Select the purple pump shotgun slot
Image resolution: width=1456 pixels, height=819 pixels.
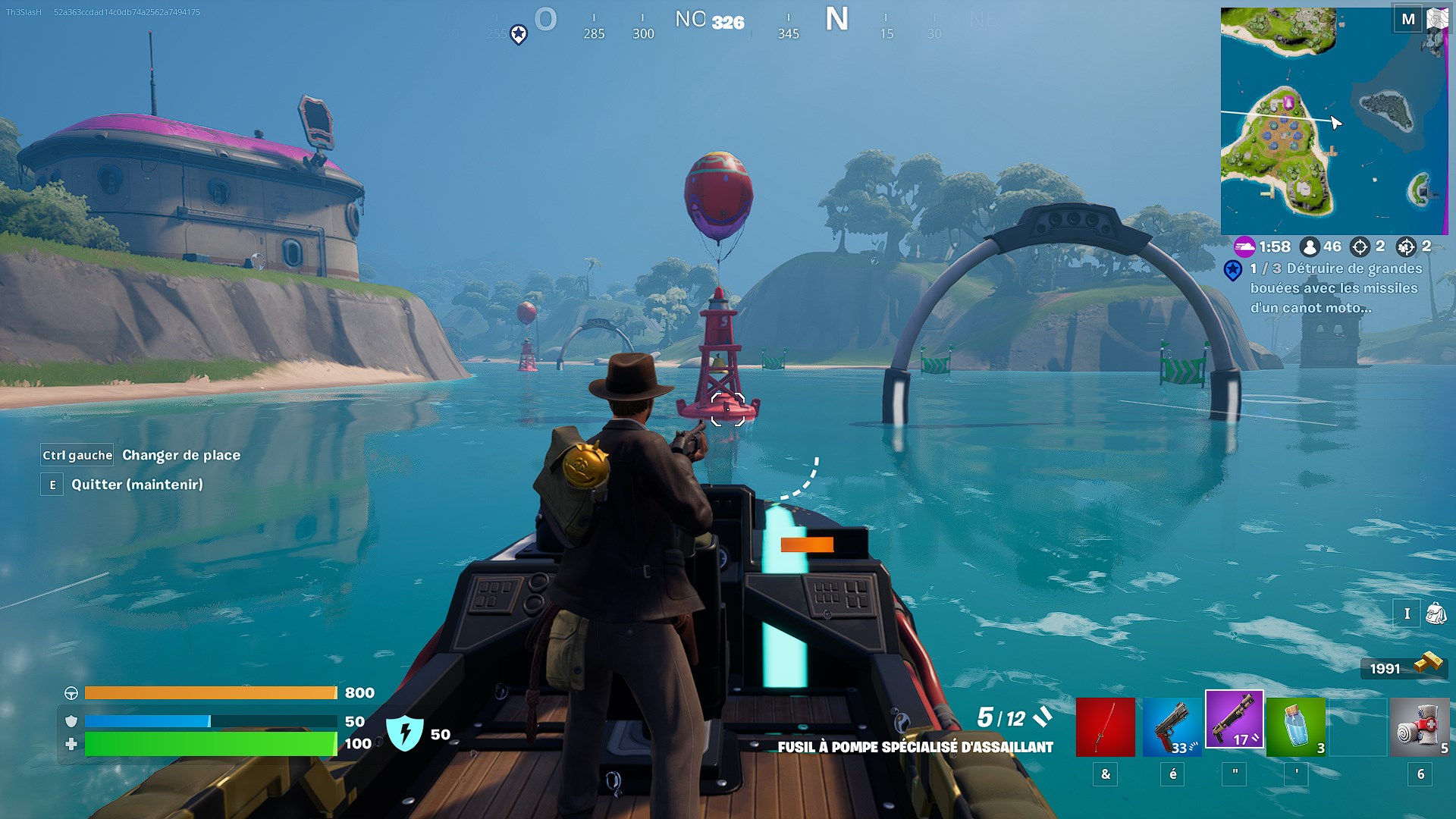[1234, 720]
